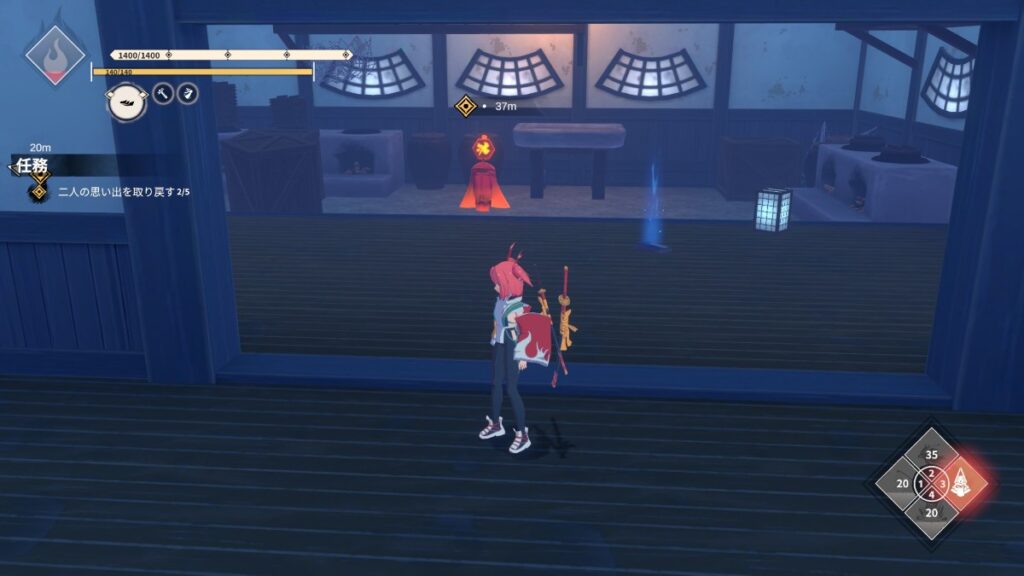Choose skill slot 1 on the wheel
This screenshot has width=1024, height=576.
tap(902, 484)
